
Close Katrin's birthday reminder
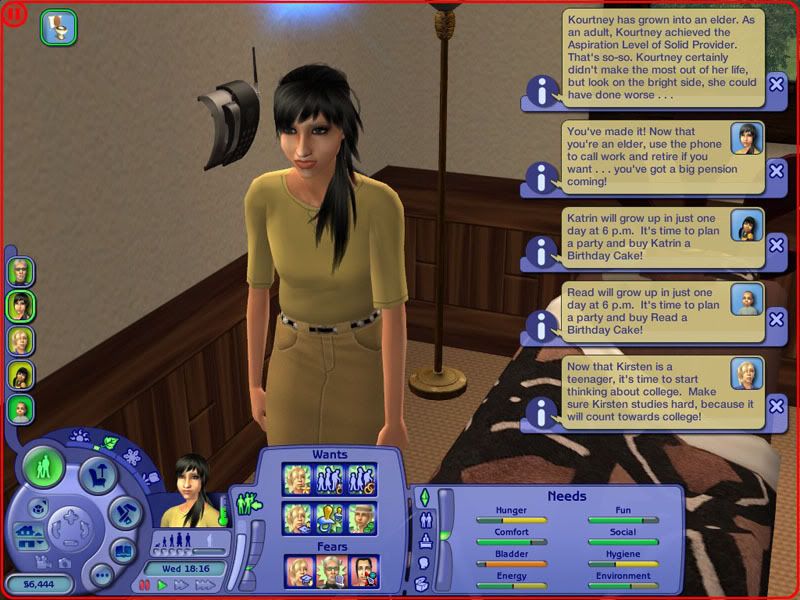click(776, 246)
